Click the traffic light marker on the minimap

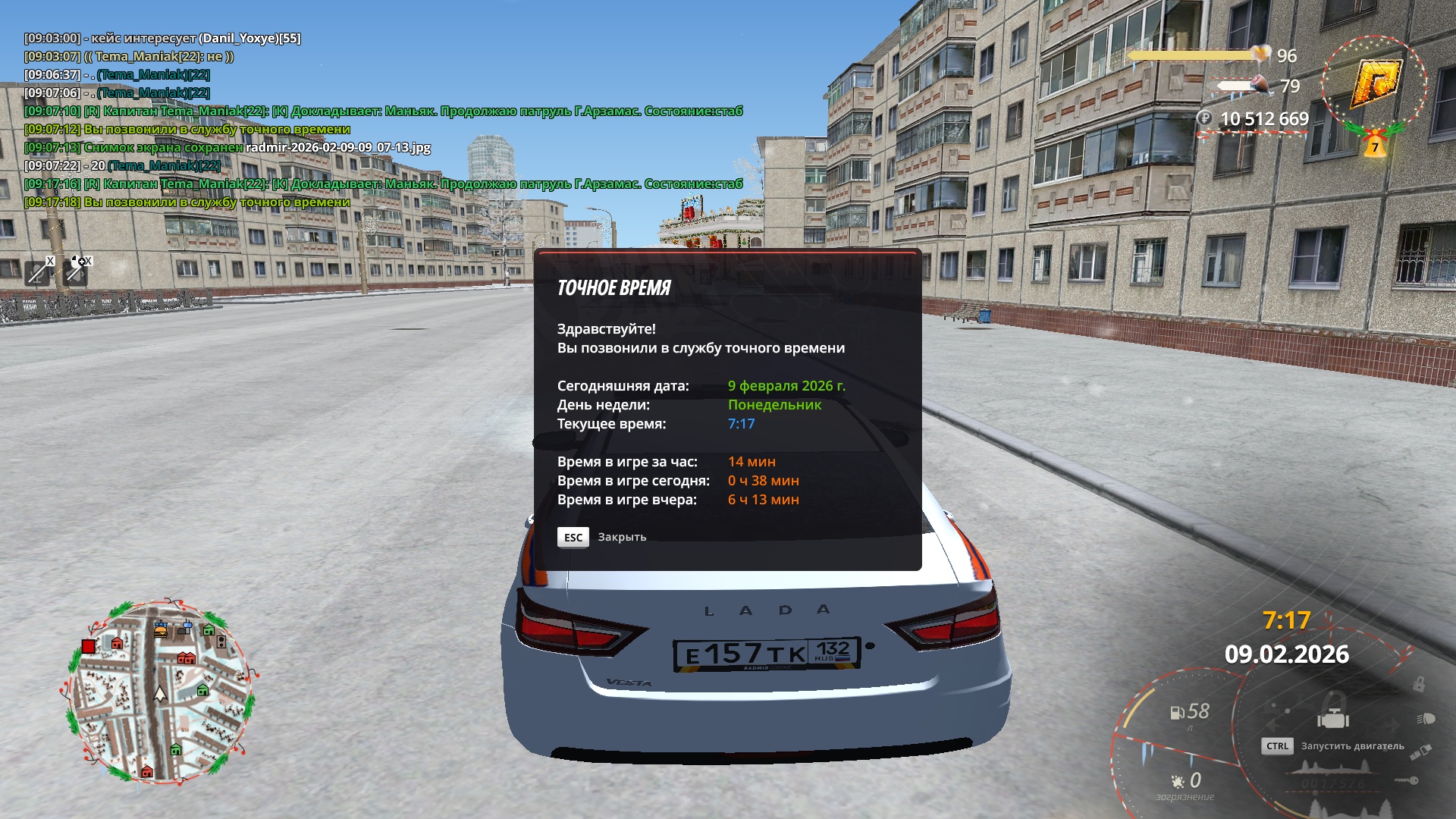pos(221,642)
